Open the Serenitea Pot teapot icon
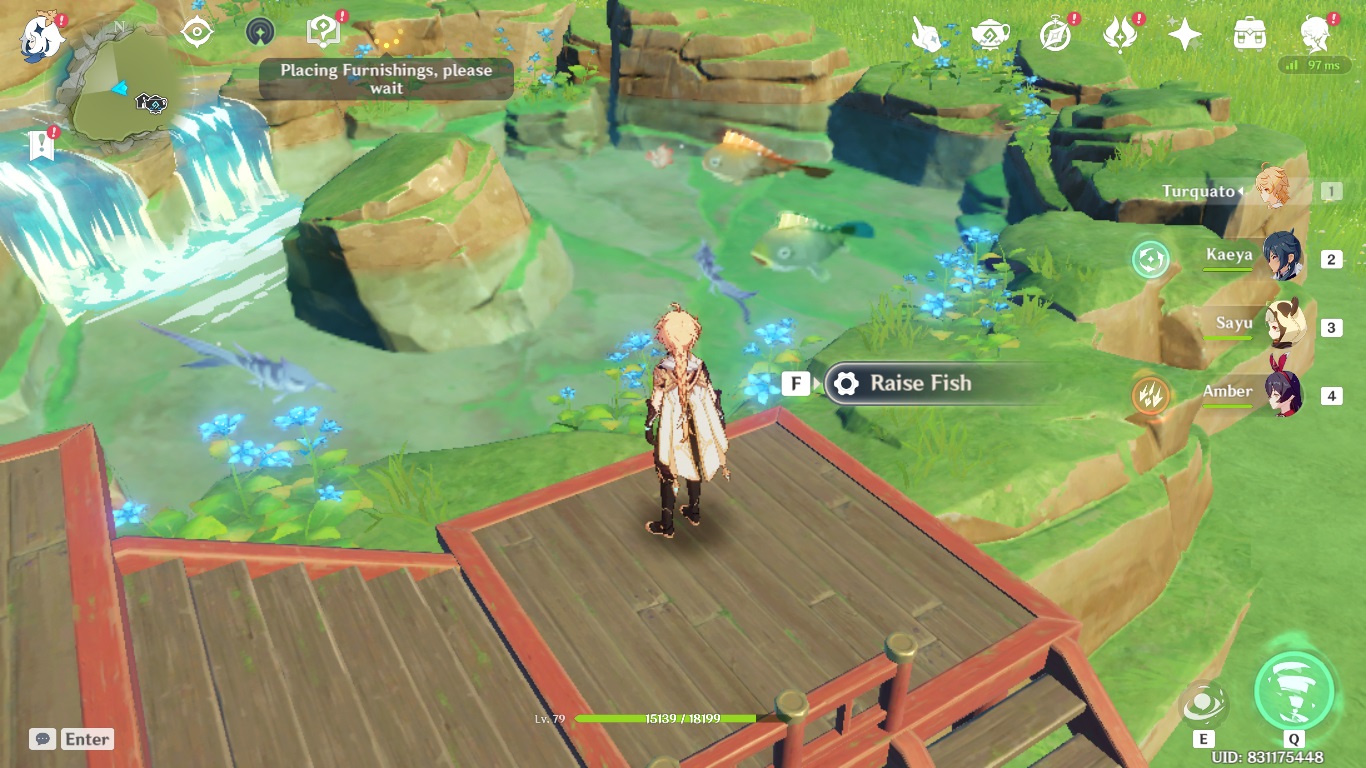 [990, 32]
